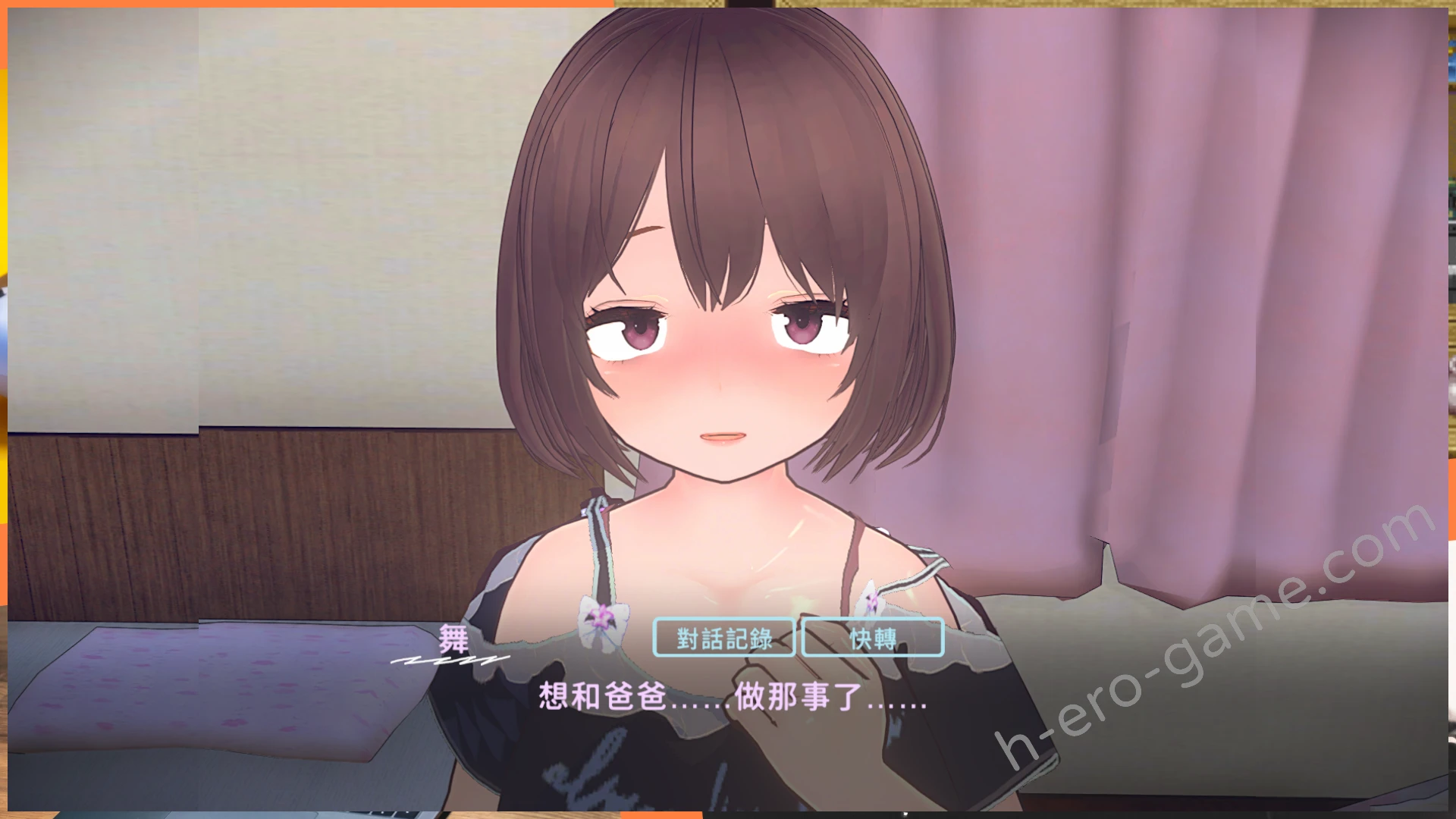Open the 對話記錄 dialogue log
The image size is (1456, 819).
pos(723,638)
